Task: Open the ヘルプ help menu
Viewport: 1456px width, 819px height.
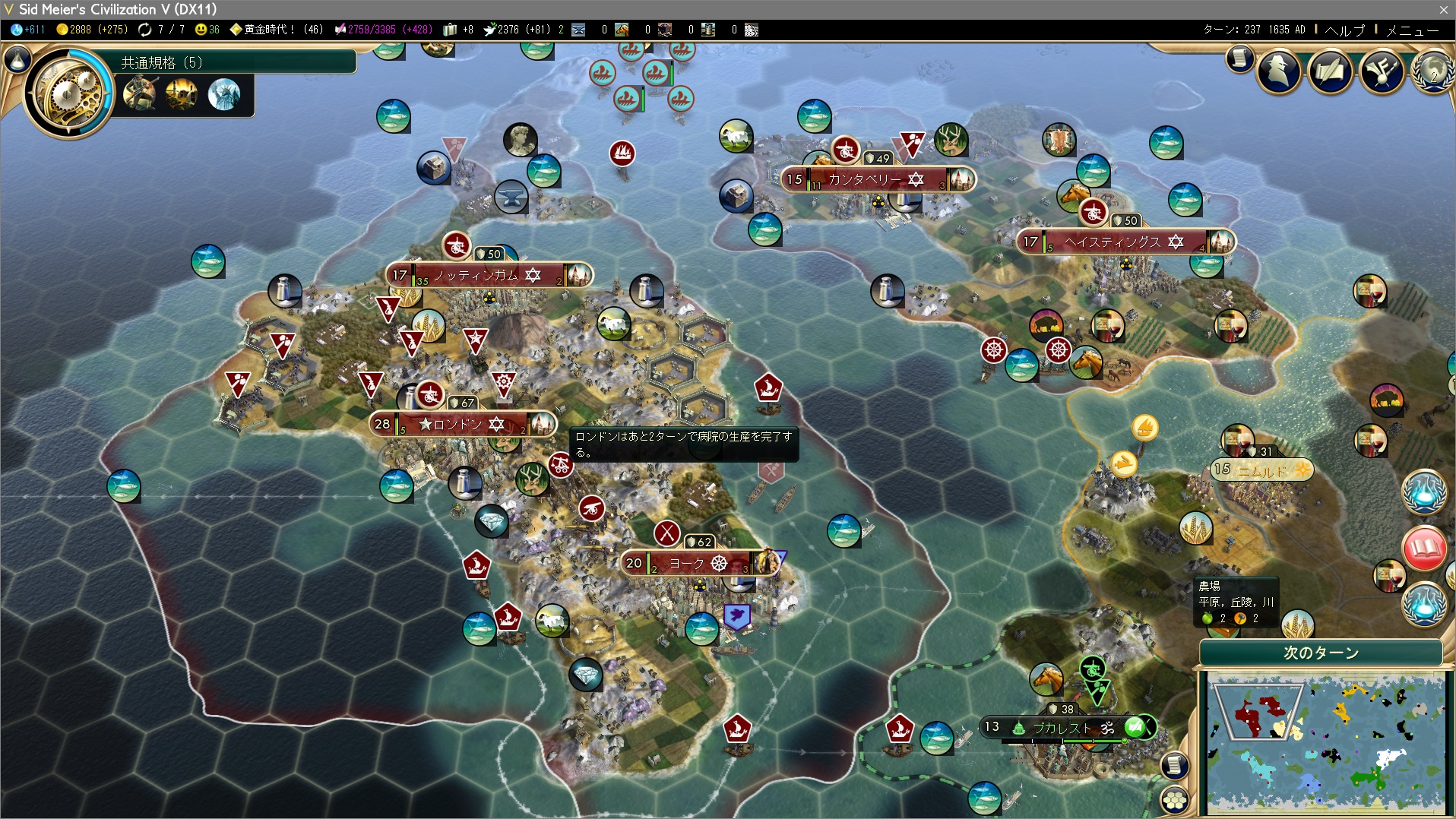Action: pyautogui.click(x=1344, y=30)
